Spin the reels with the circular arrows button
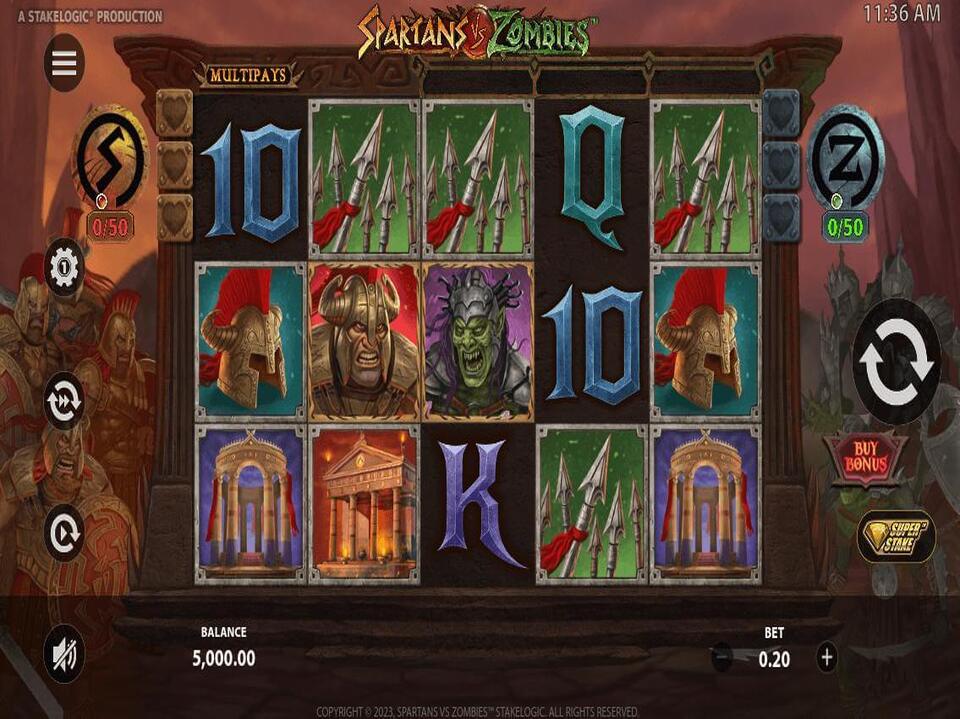 coord(896,361)
